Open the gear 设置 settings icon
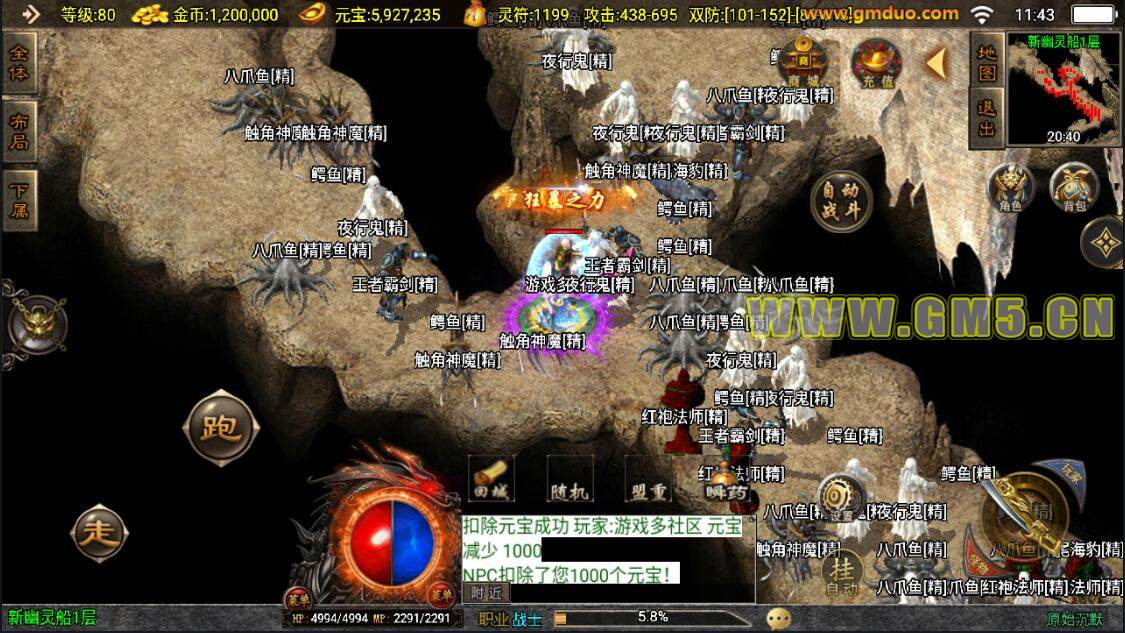1125x633 pixels. click(x=841, y=497)
